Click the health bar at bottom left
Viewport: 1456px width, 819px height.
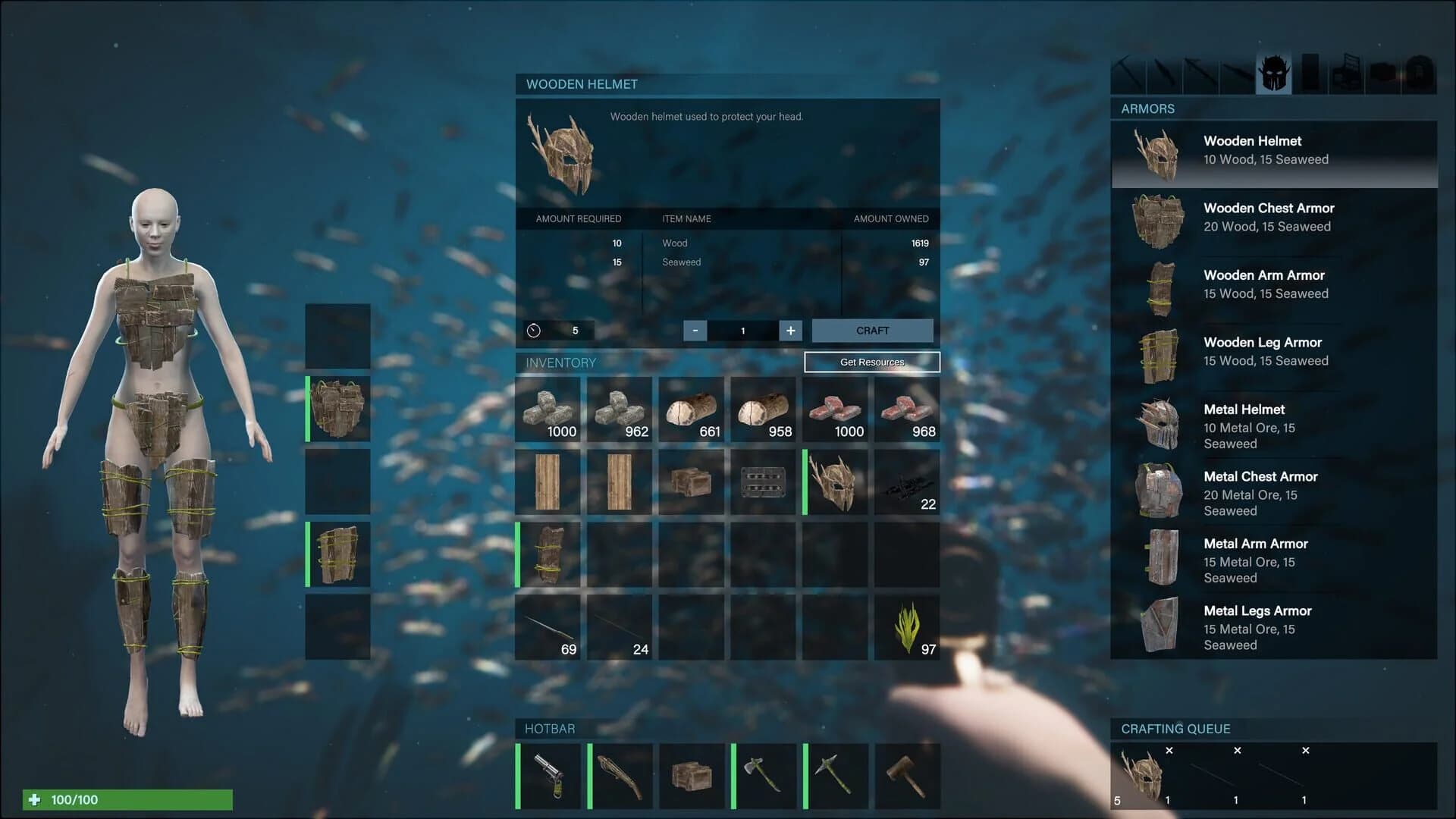click(129, 799)
